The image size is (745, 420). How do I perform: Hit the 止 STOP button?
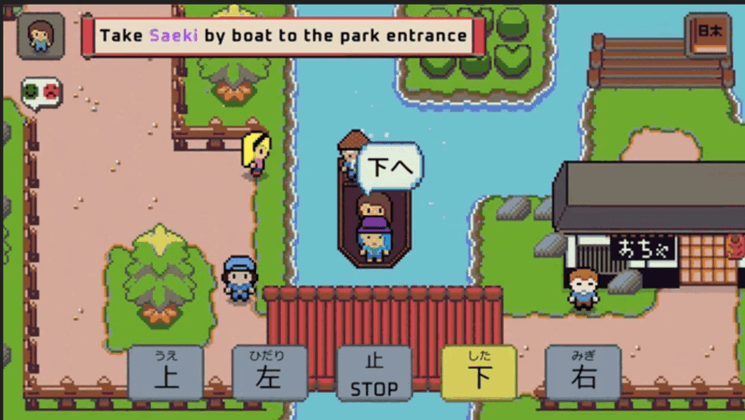[x=374, y=372]
